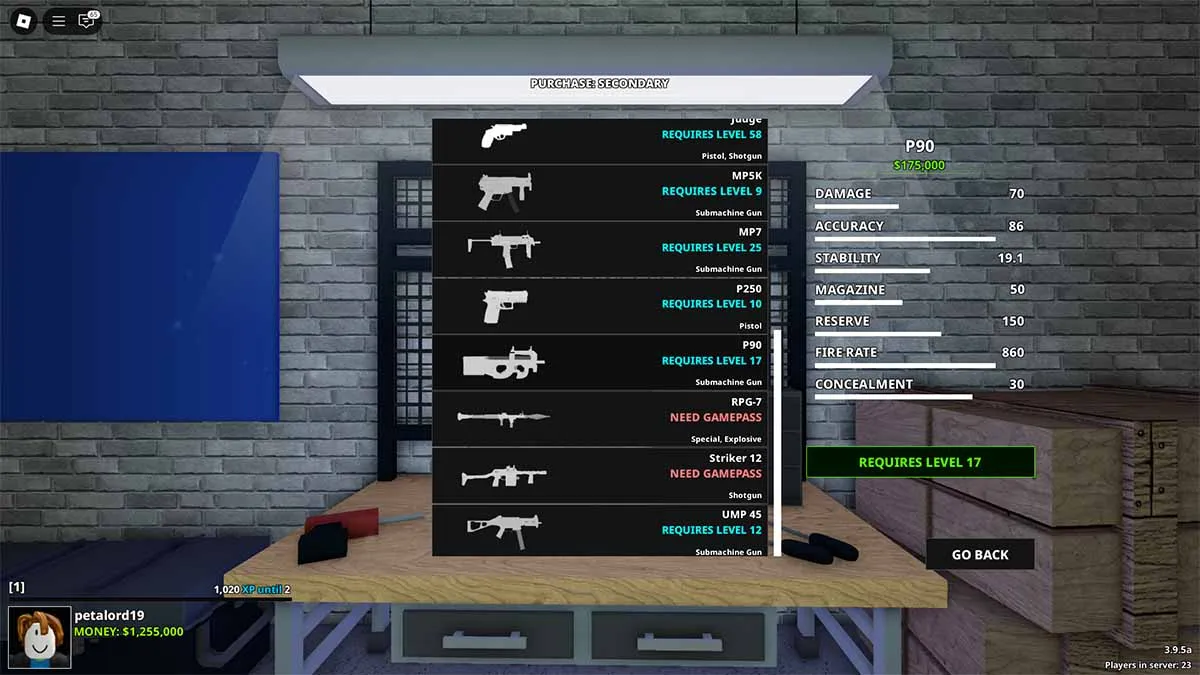1200x675 pixels.
Task: Click the green Requires Level 17 button
Action: [x=920, y=462]
